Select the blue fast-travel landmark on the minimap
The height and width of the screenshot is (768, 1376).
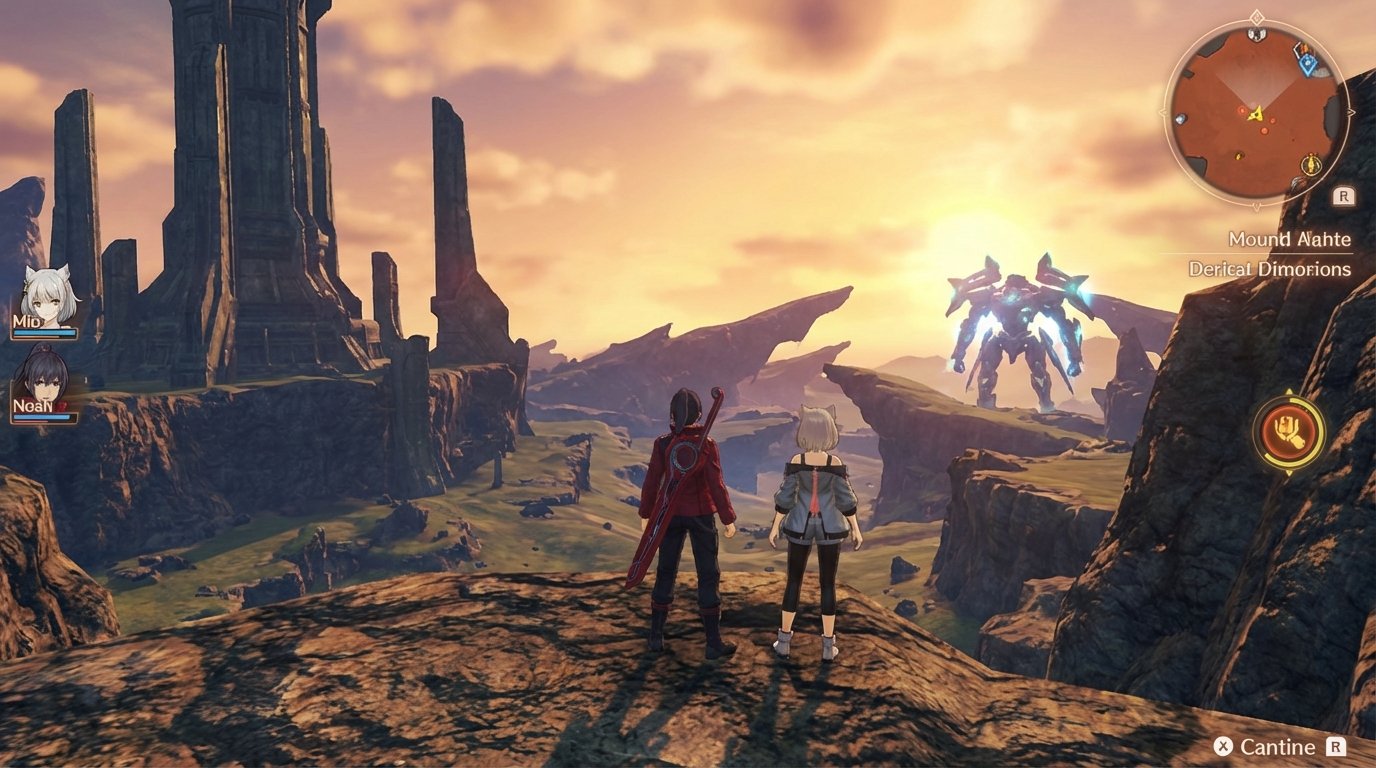[x=1307, y=63]
